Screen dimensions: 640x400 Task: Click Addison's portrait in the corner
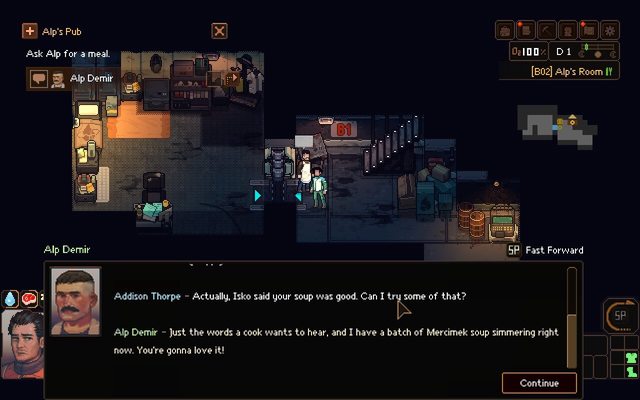(21, 343)
